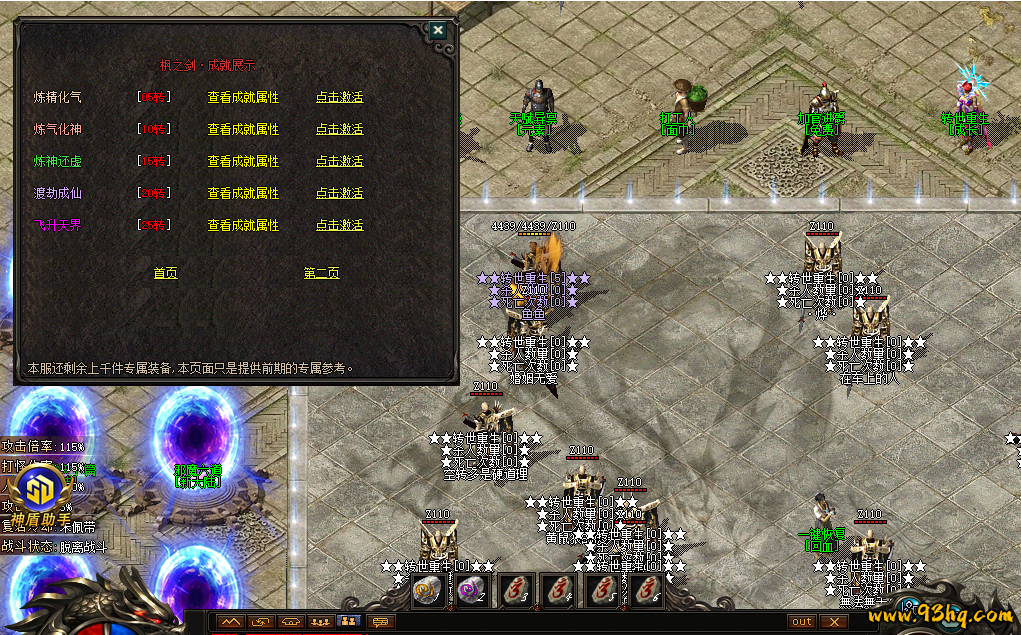This screenshot has width=1021, height=635.
Task: Use the red scroll in hotbar slot 3
Action: pyautogui.click(x=514, y=591)
